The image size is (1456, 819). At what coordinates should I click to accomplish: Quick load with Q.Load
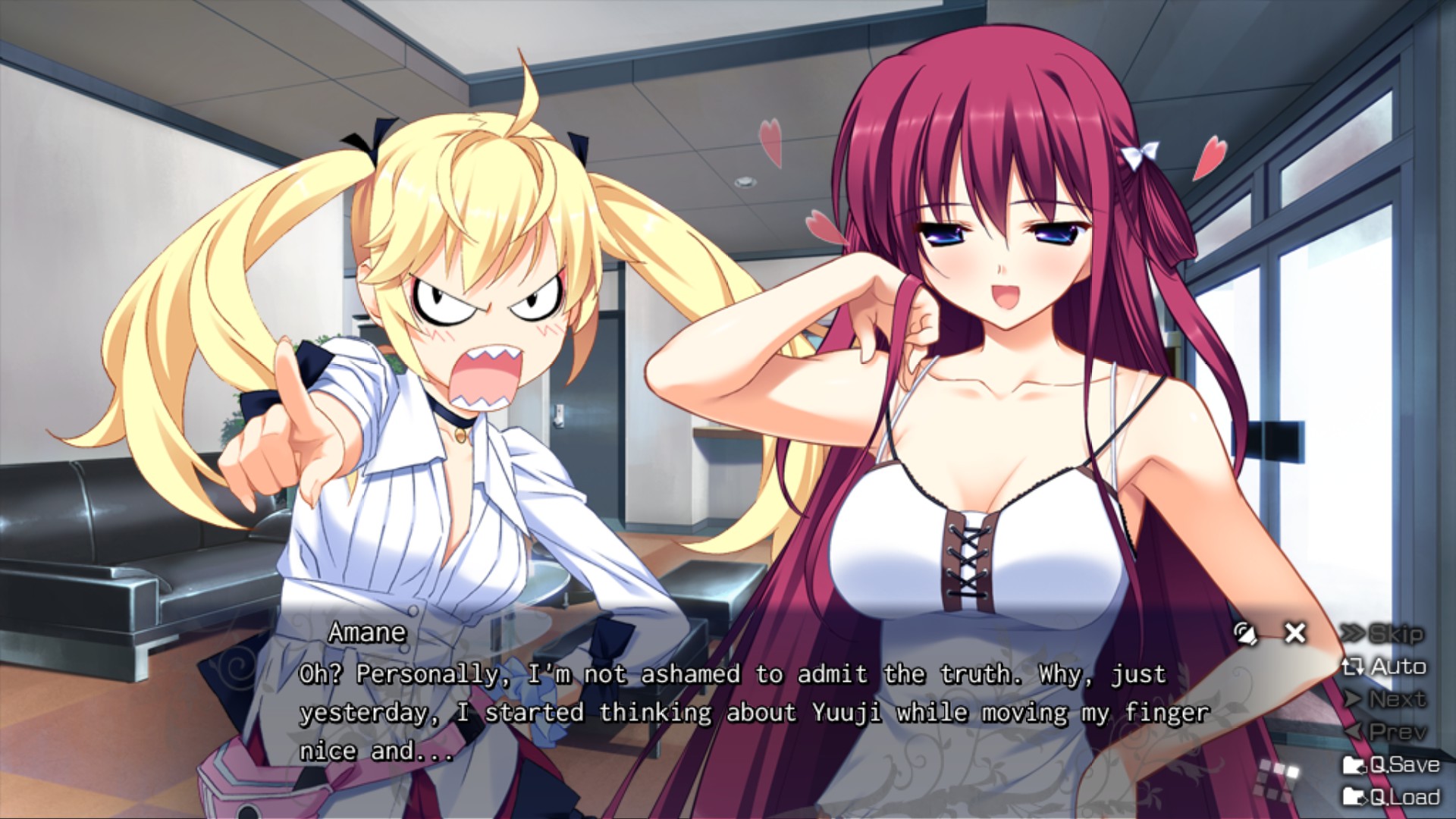pos(1391,797)
